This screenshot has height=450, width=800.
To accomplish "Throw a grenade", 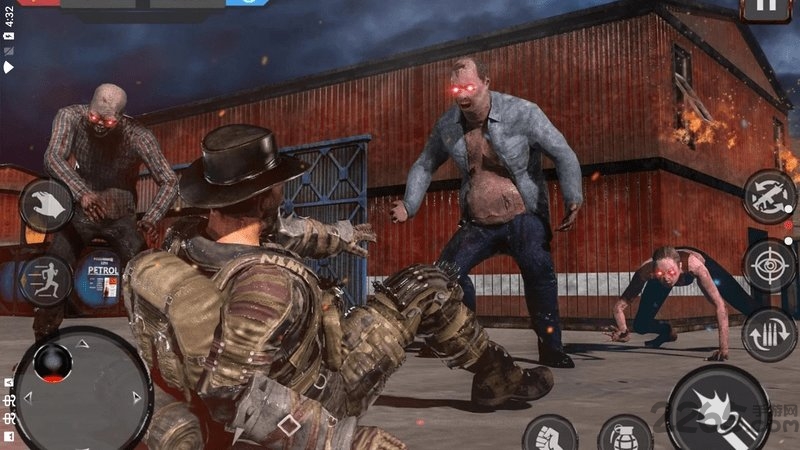I will [626, 436].
